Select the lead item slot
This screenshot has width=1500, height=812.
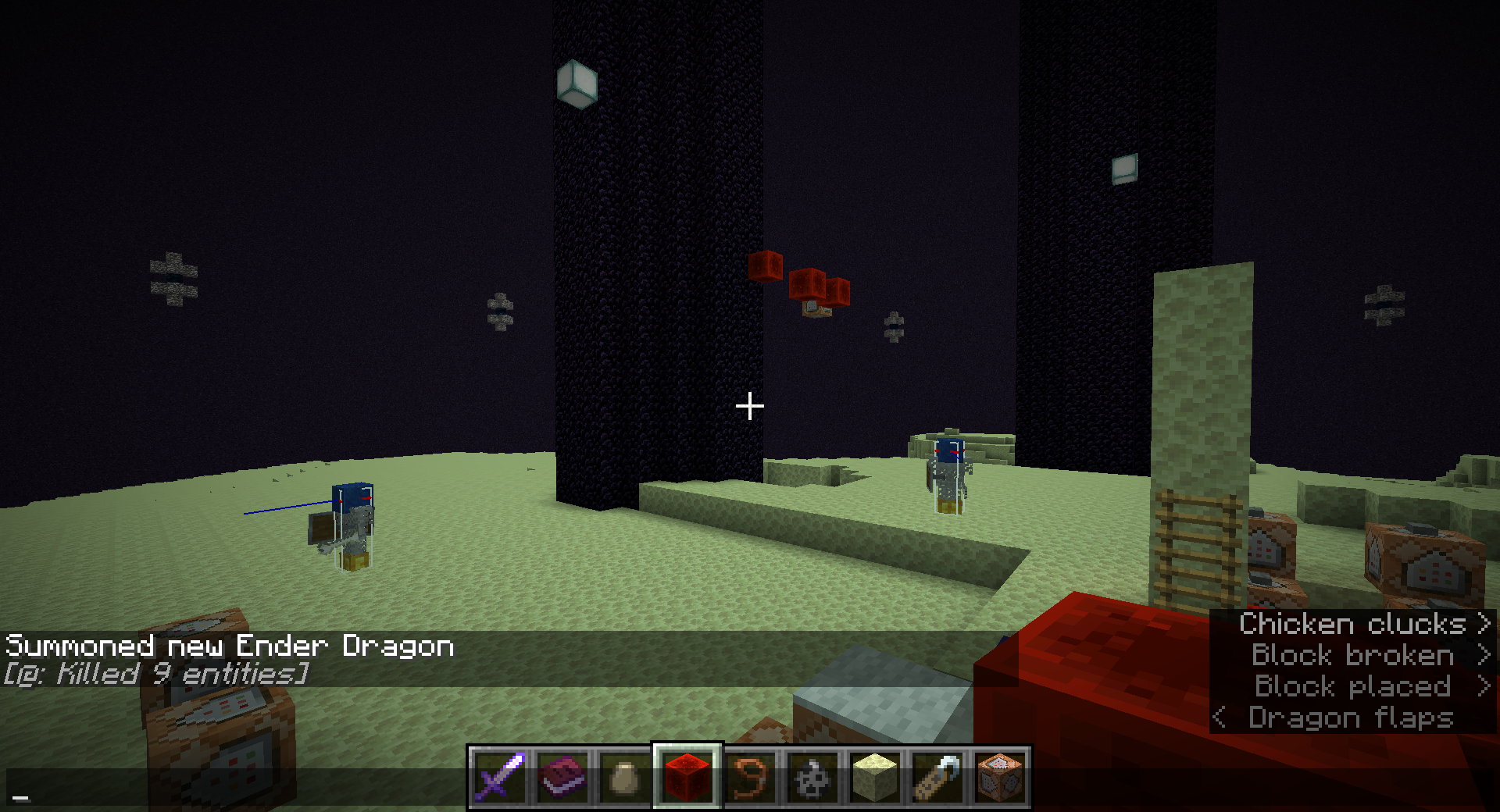[750, 778]
